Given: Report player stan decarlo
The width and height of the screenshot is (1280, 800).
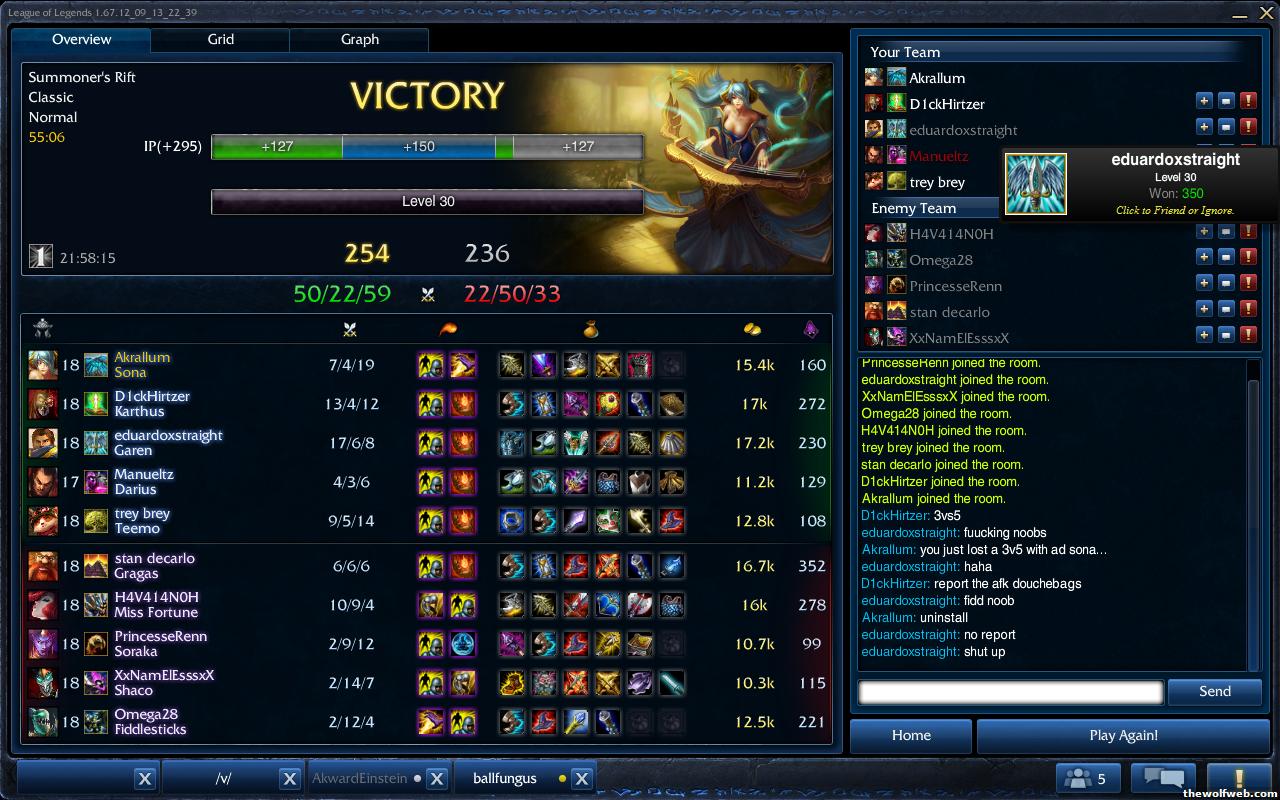Looking at the screenshot, I should click(x=1248, y=309).
